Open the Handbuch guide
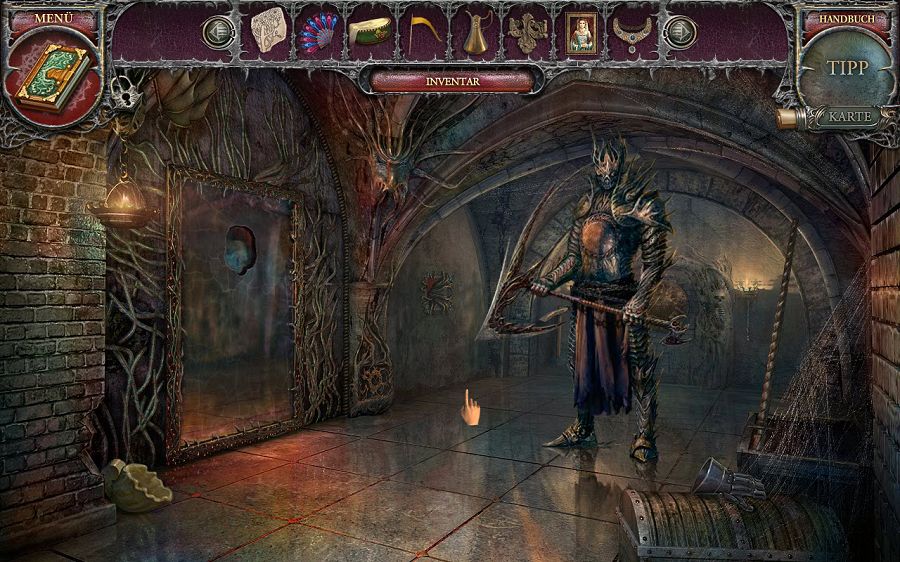The height and width of the screenshot is (562, 900). (846, 19)
